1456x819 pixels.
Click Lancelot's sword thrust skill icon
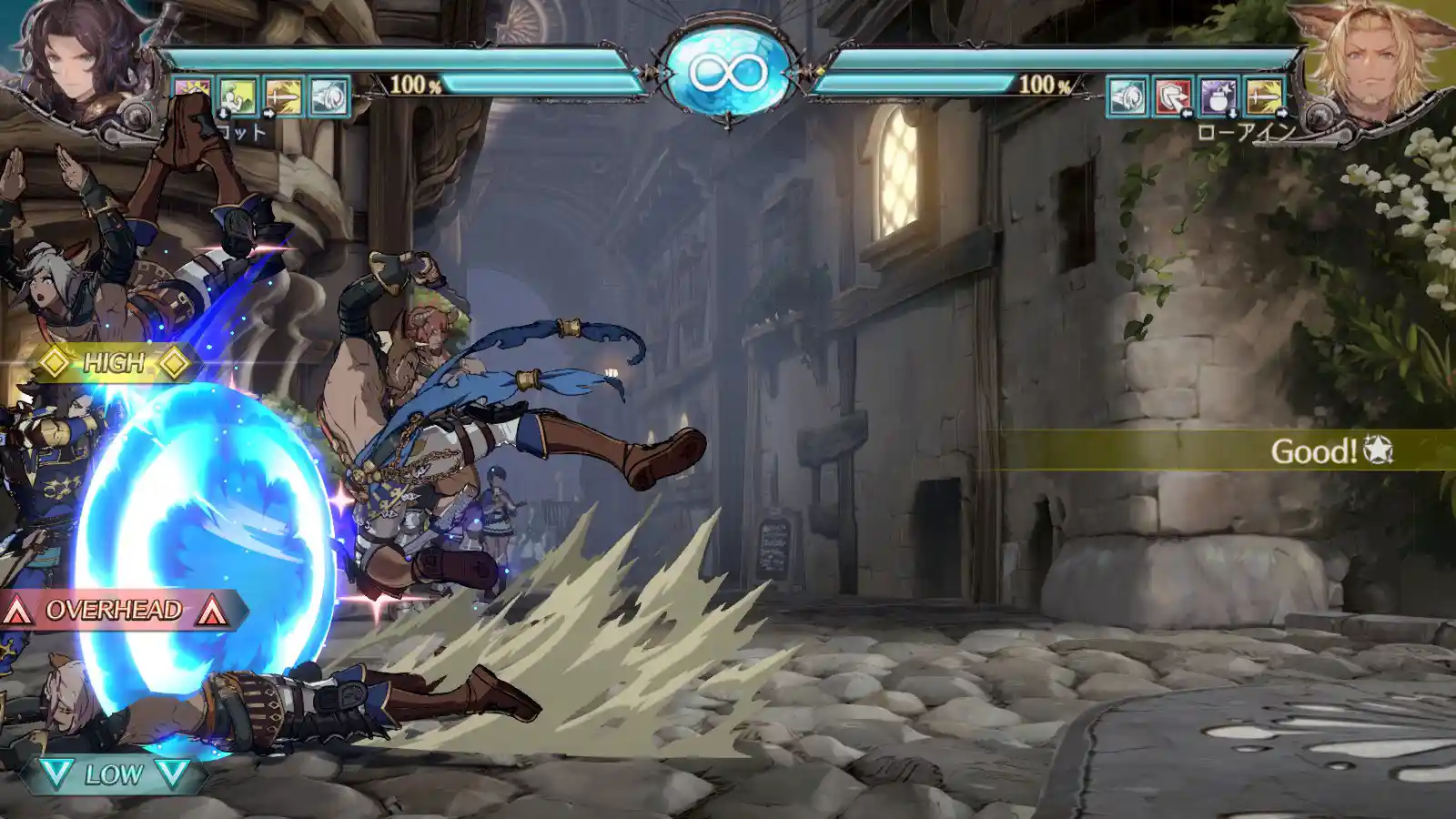[283, 96]
